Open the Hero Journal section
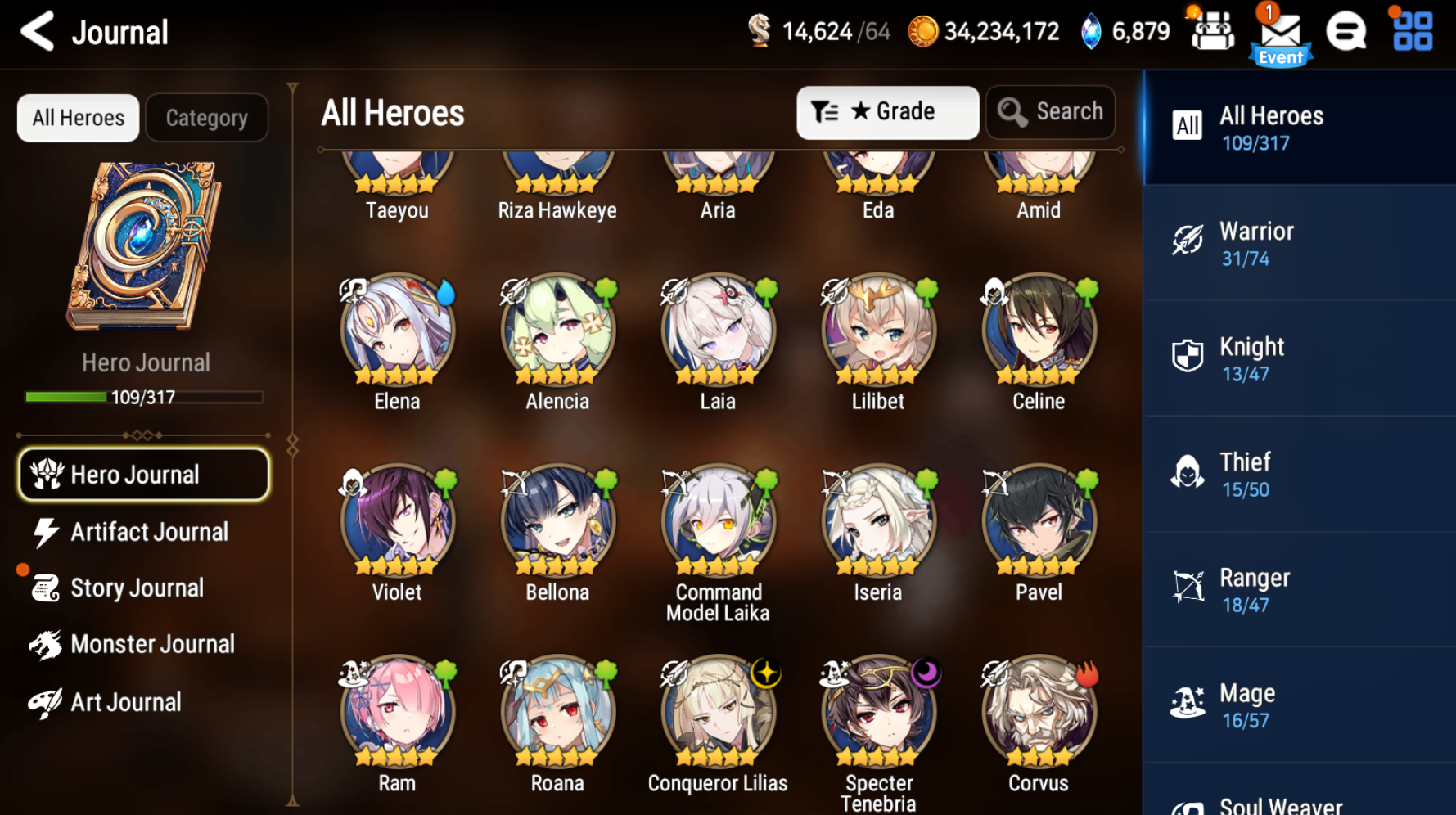The image size is (1456, 815). [x=143, y=475]
